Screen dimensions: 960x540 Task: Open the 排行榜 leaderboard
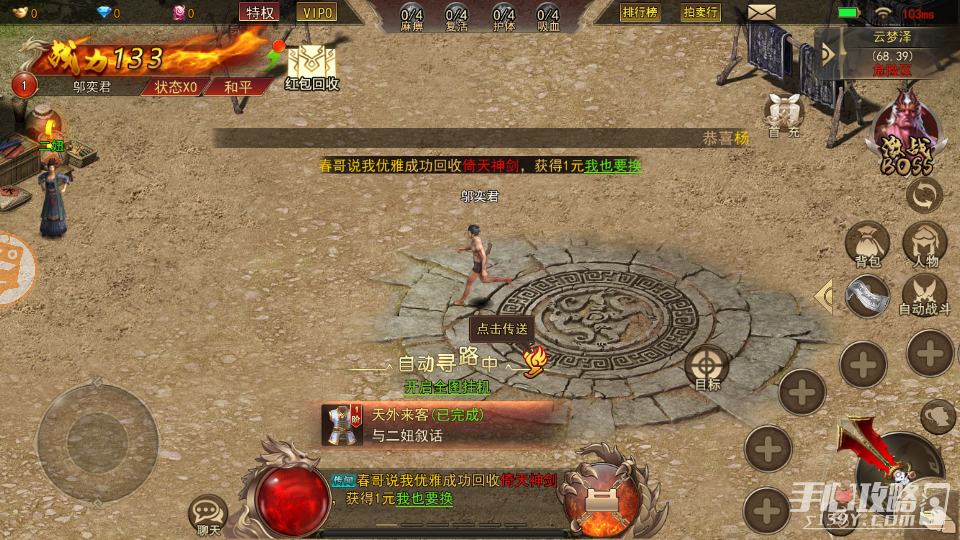click(640, 12)
